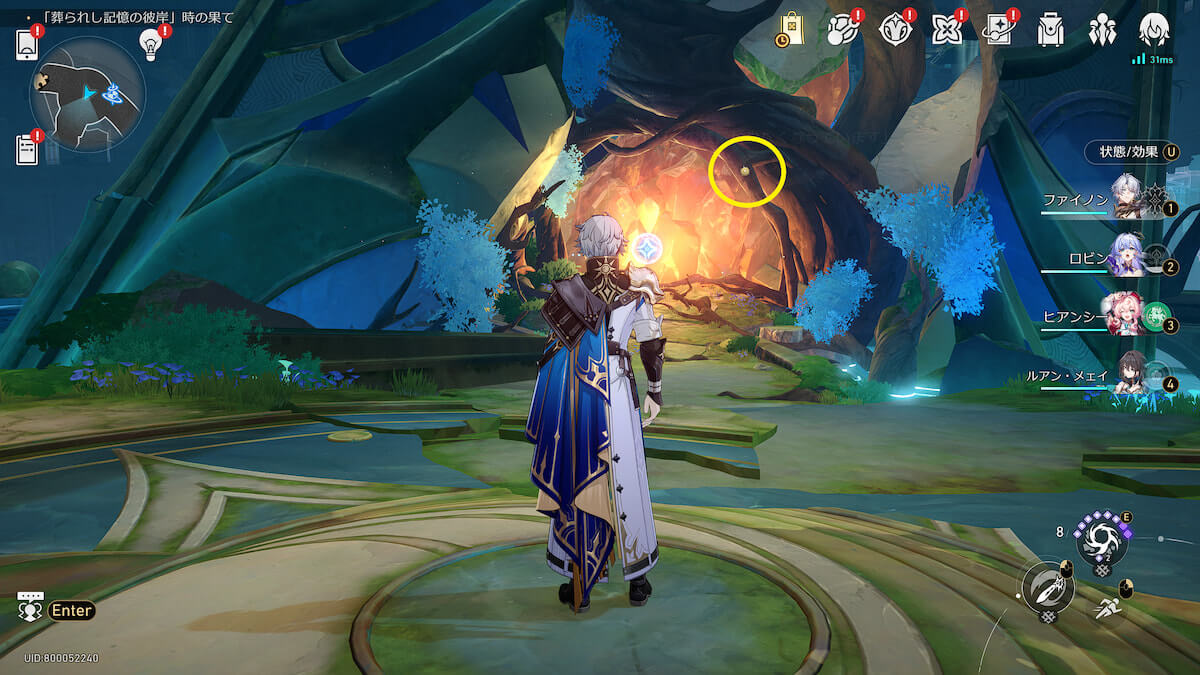The width and height of the screenshot is (1200, 675).
Task: Use the sword basic attack icon
Action: (x=1047, y=587)
